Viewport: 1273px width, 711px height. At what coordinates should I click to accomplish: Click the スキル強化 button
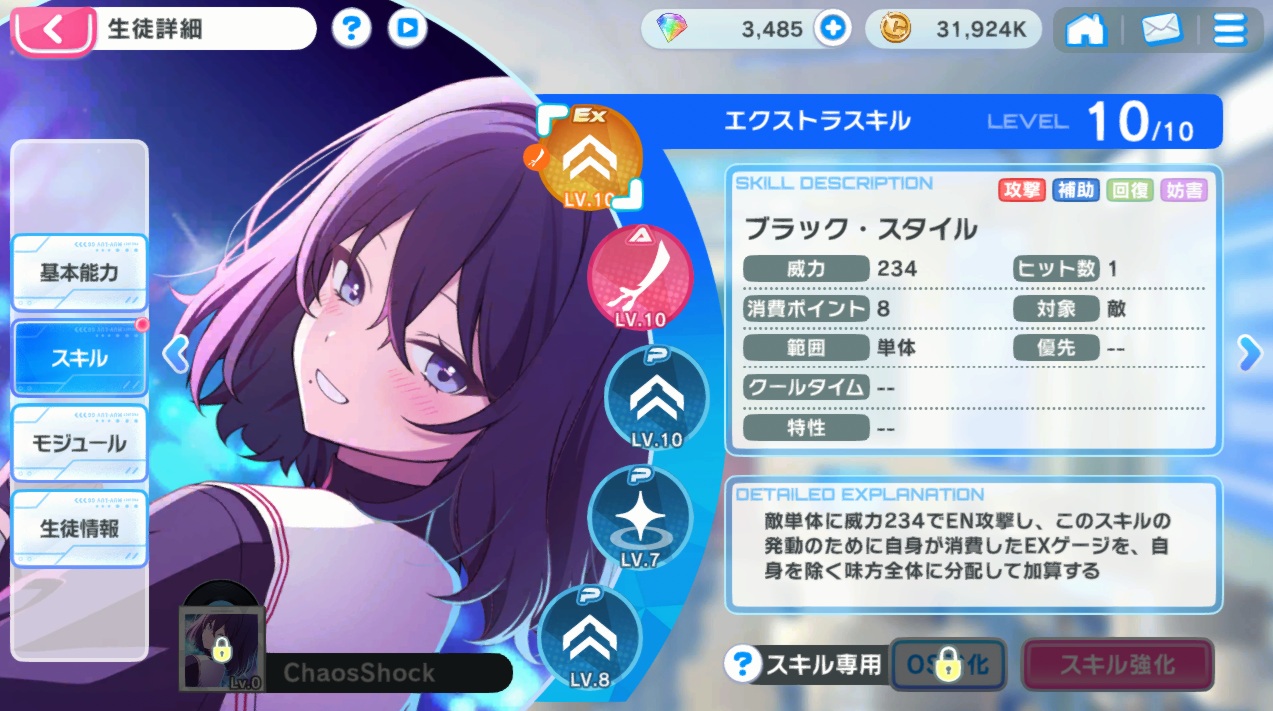(x=1117, y=665)
